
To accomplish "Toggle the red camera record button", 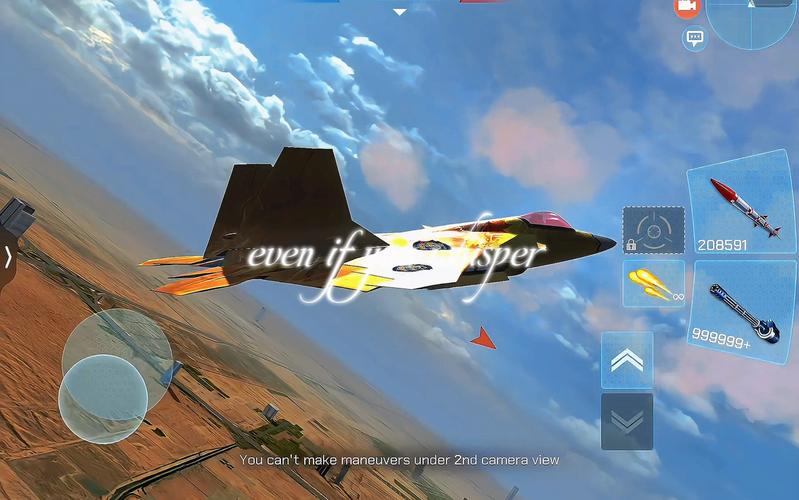I will (686, 7).
